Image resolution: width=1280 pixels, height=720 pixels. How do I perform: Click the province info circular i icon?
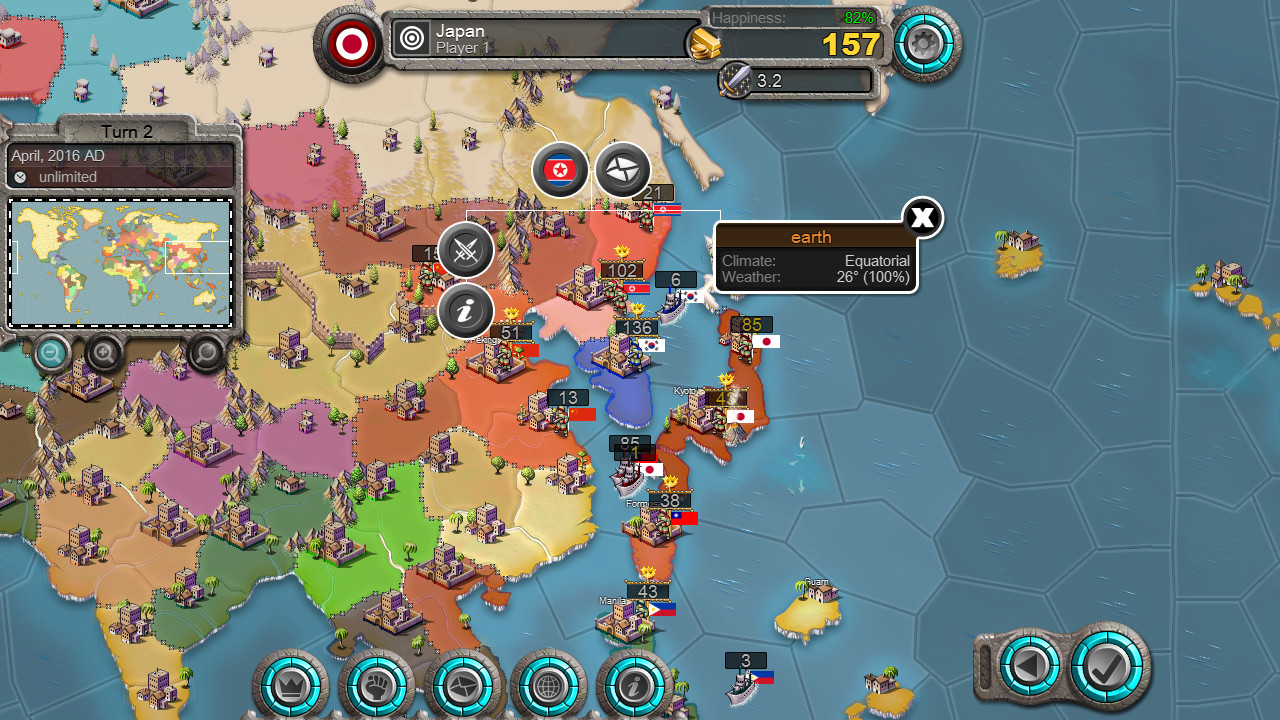(x=465, y=311)
